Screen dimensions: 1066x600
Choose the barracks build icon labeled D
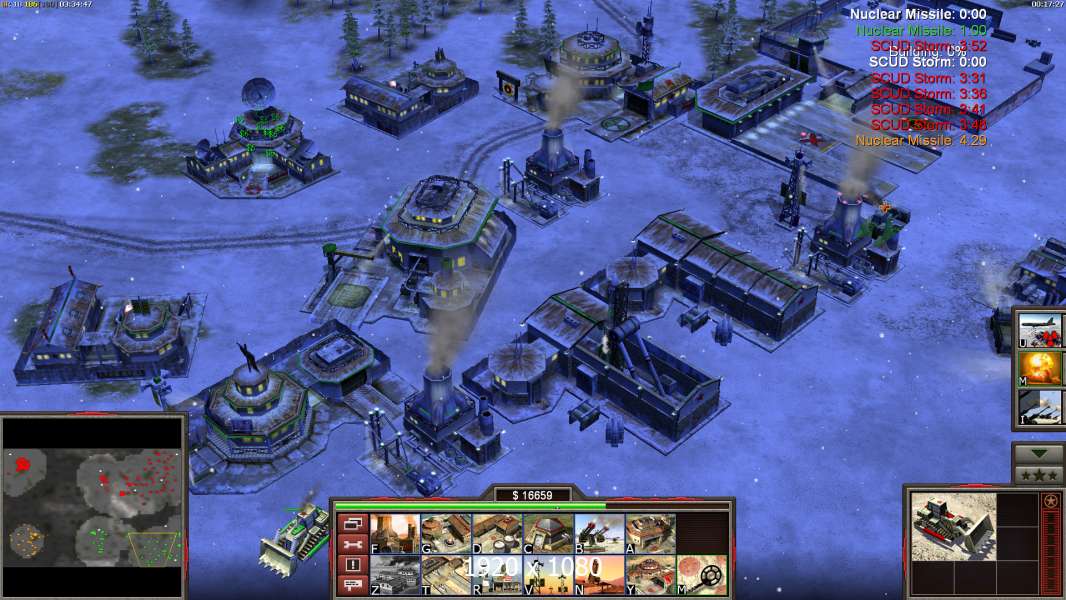(x=497, y=534)
